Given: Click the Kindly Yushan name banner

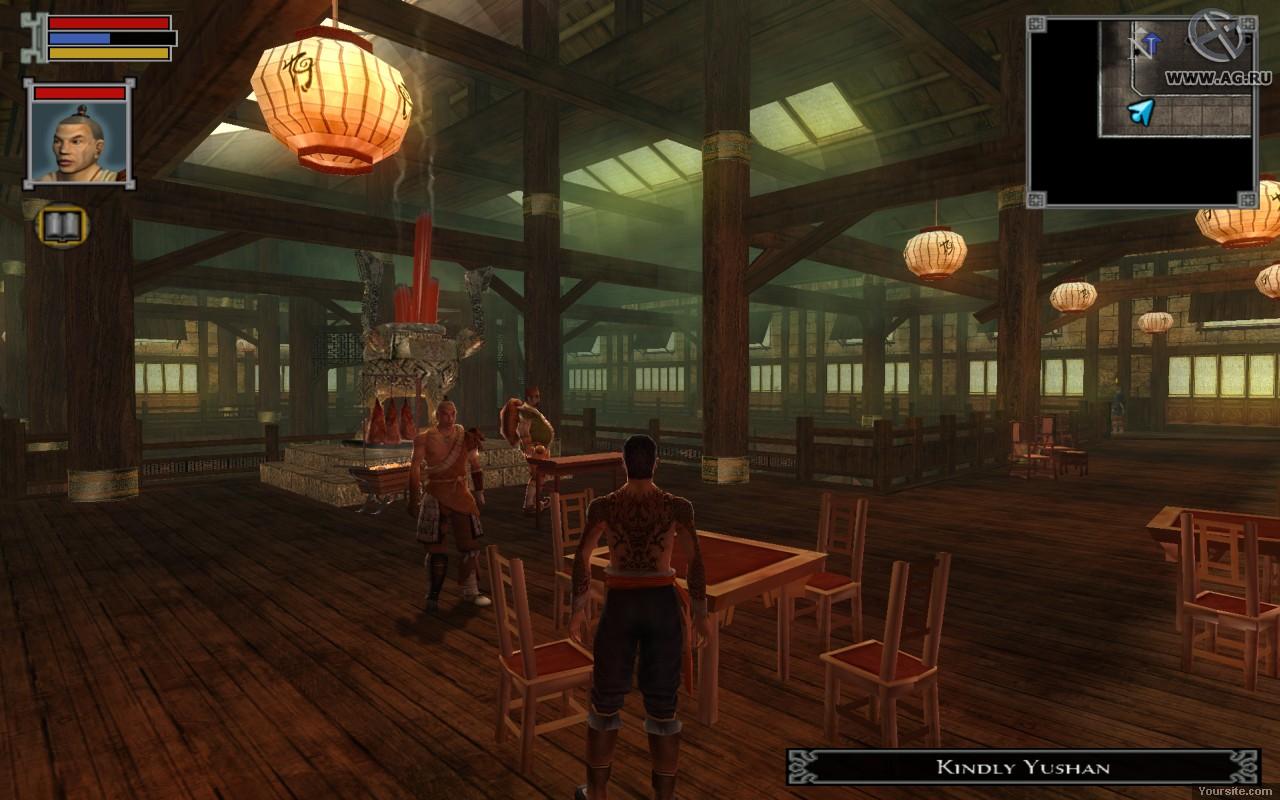Looking at the screenshot, I should point(1022,767).
